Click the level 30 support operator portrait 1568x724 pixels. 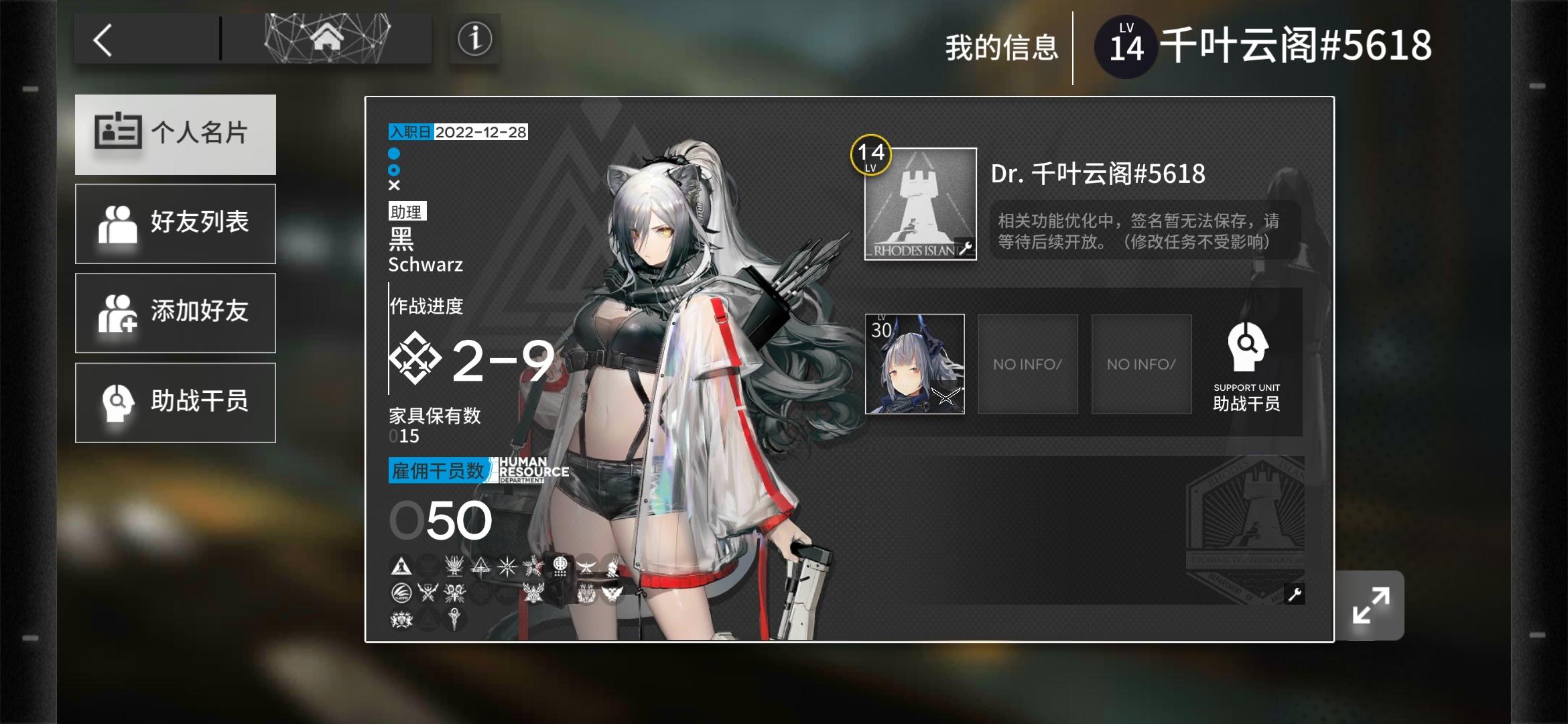(x=916, y=364)
